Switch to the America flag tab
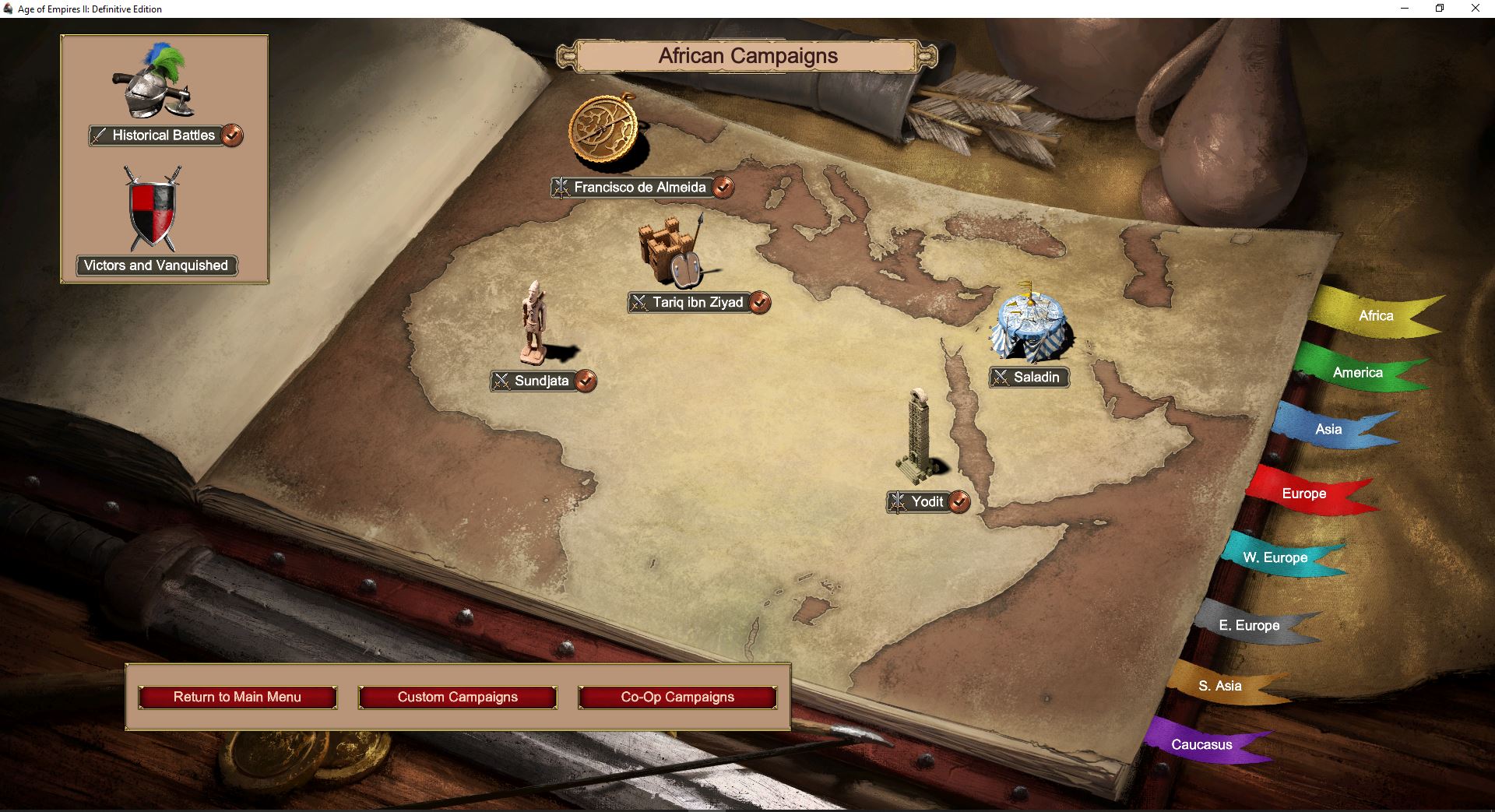Image resolution: width=1495 pixels, height=812 pixels. [x=1357, y=373]
